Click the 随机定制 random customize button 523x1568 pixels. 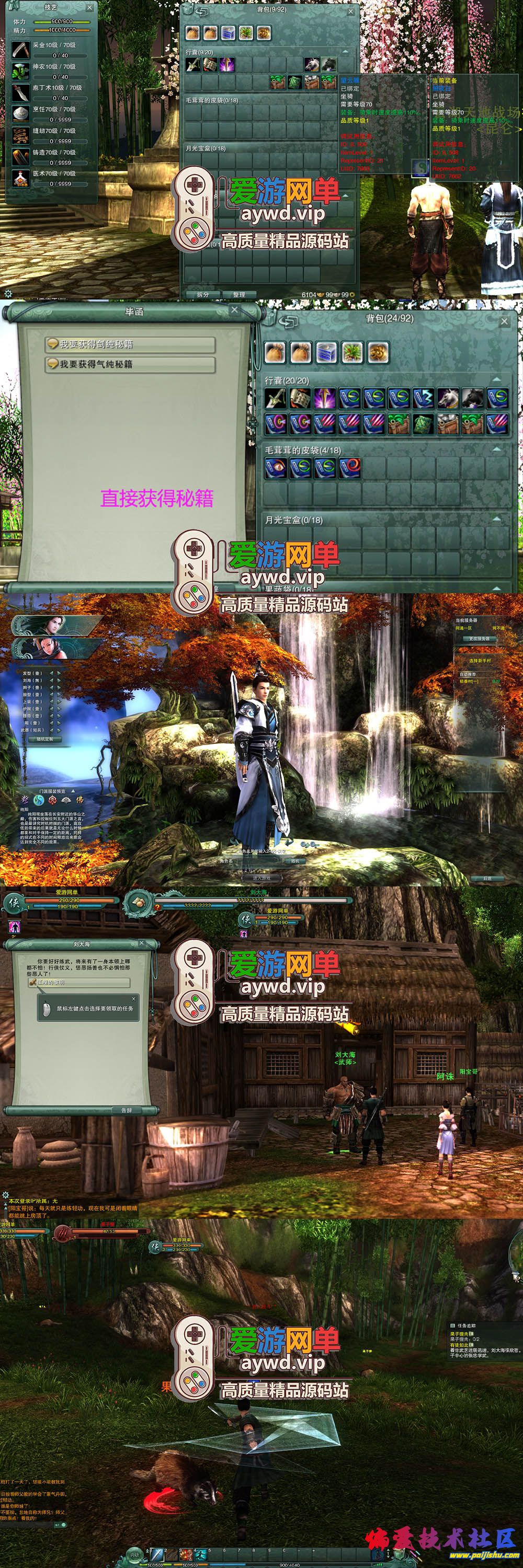point(44,739)
